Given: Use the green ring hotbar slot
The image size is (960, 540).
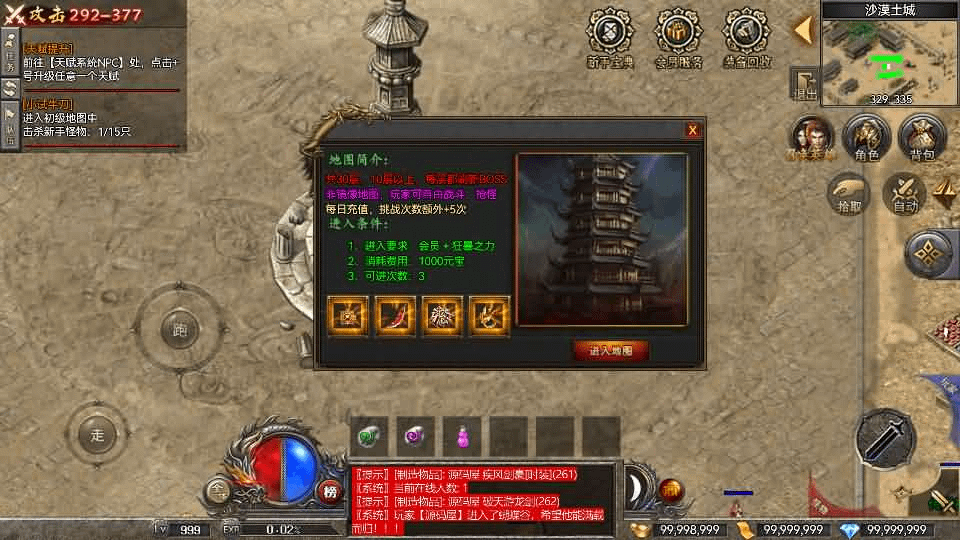Looking at the screenshot, I should pyautogui.click(x=369, y=436).
